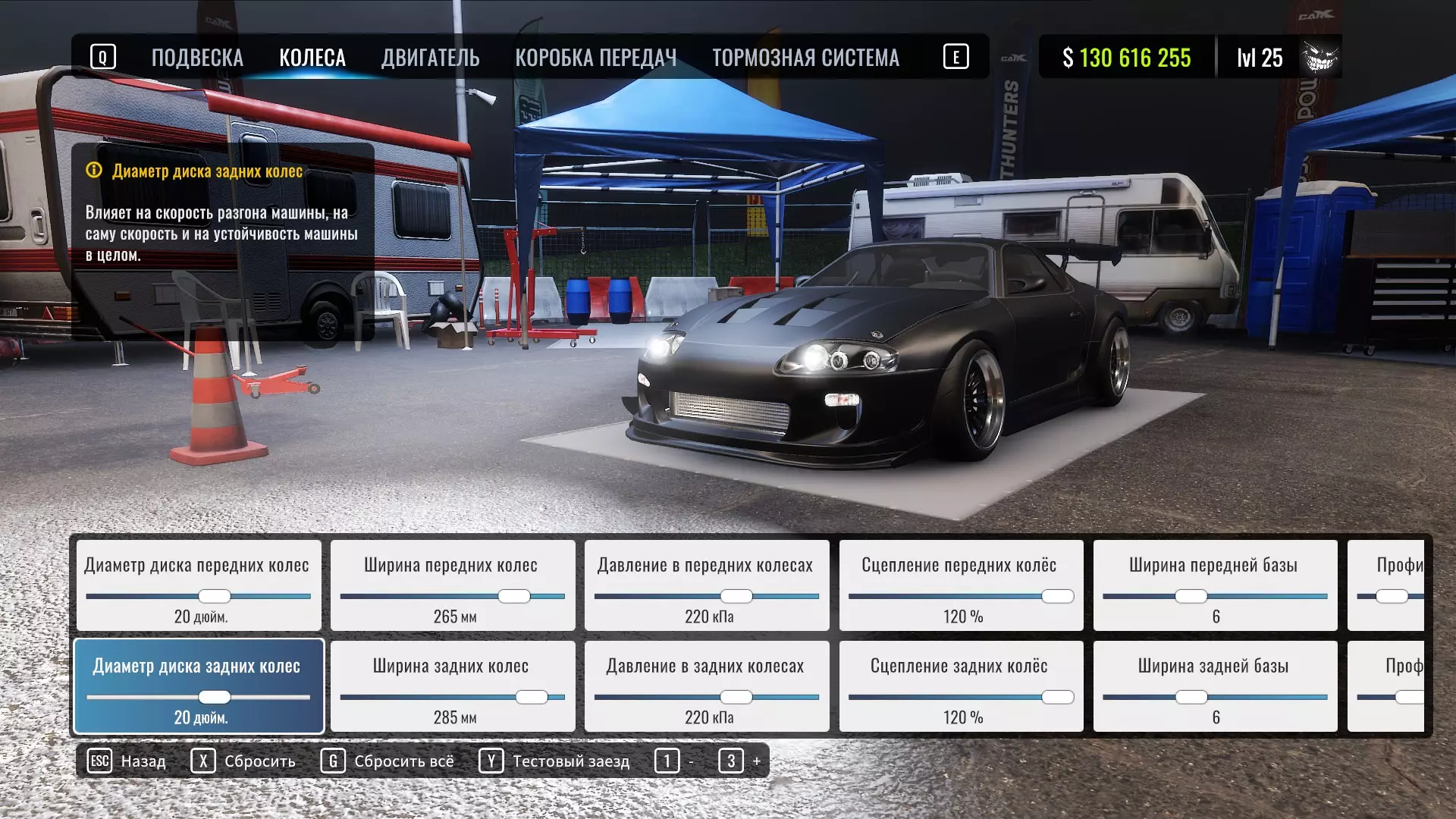Change the Сцепление задних колёс slider
The width and height of the screenshot is (1456, 819).
pos(1057,698)
